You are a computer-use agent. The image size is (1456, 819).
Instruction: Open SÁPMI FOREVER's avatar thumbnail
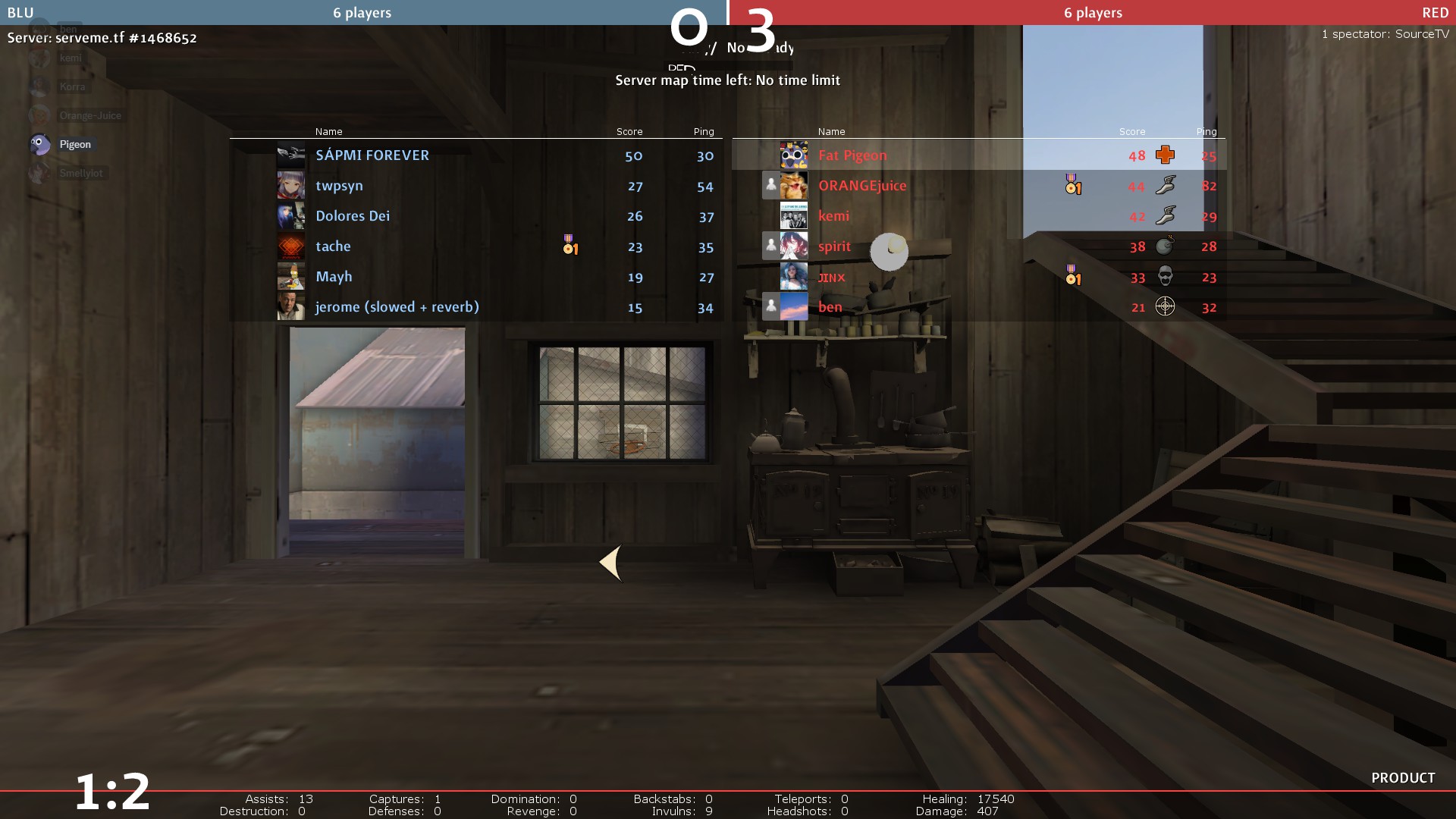point(290,155)
